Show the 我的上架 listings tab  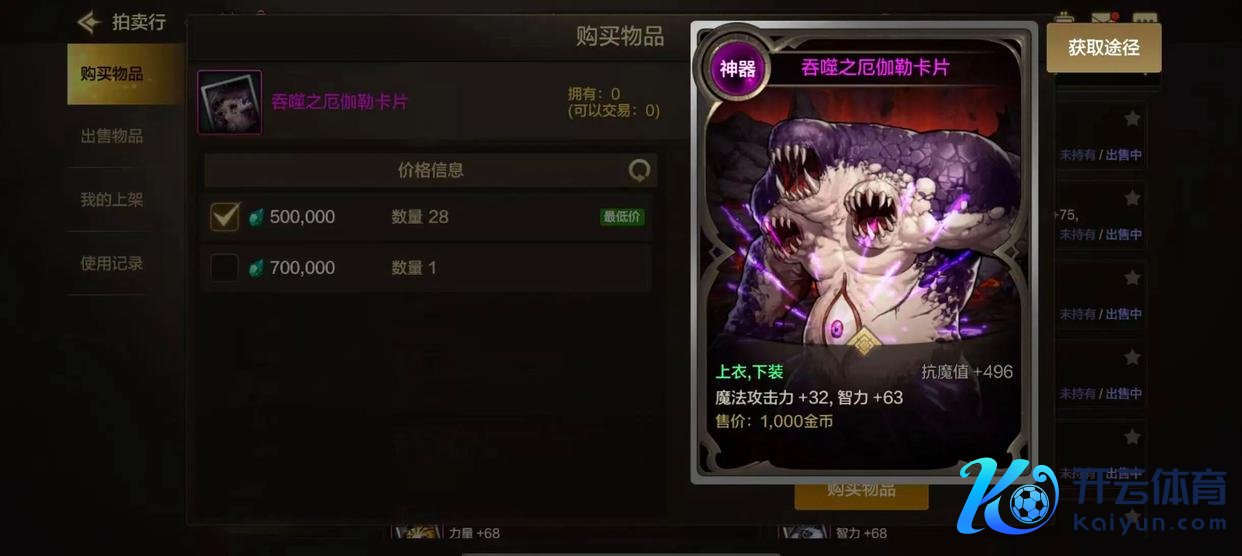coord(112,200)
